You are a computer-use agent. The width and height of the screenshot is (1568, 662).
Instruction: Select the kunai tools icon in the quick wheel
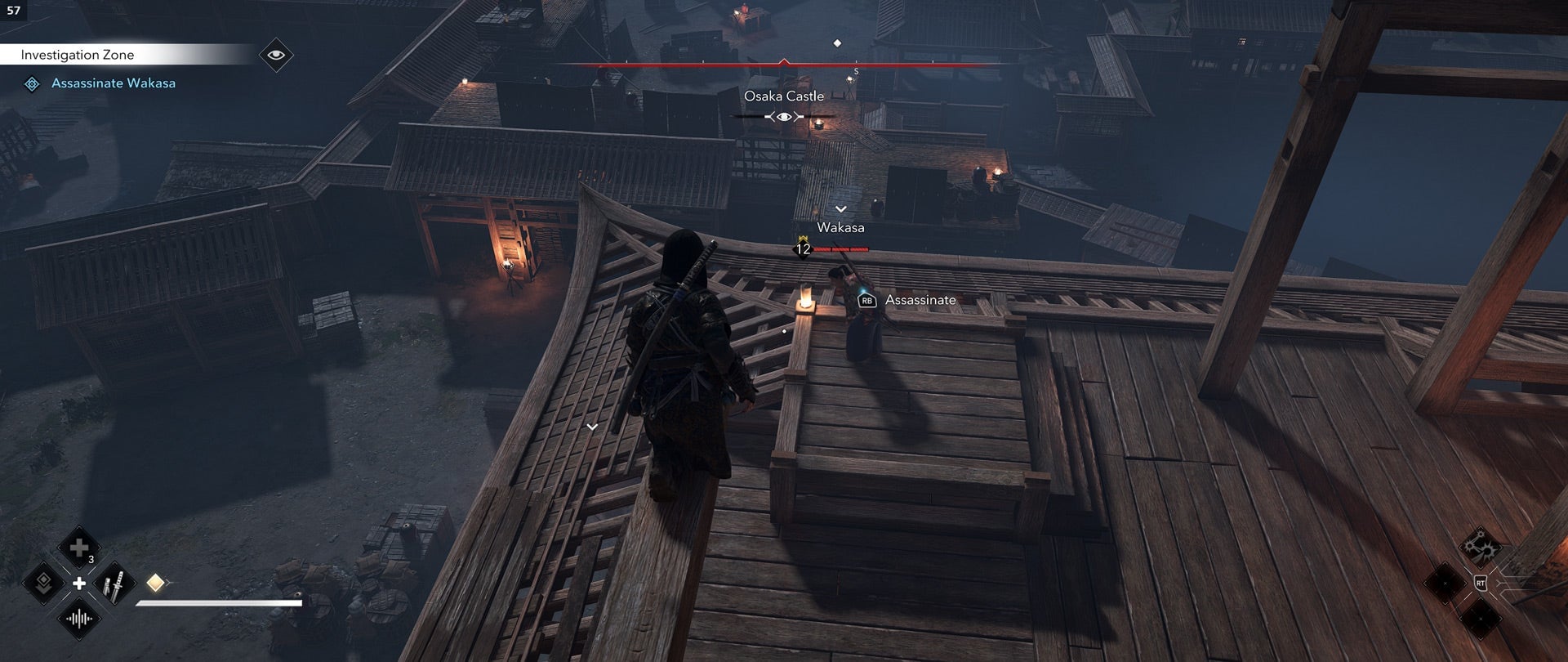(x=114, y=583)
